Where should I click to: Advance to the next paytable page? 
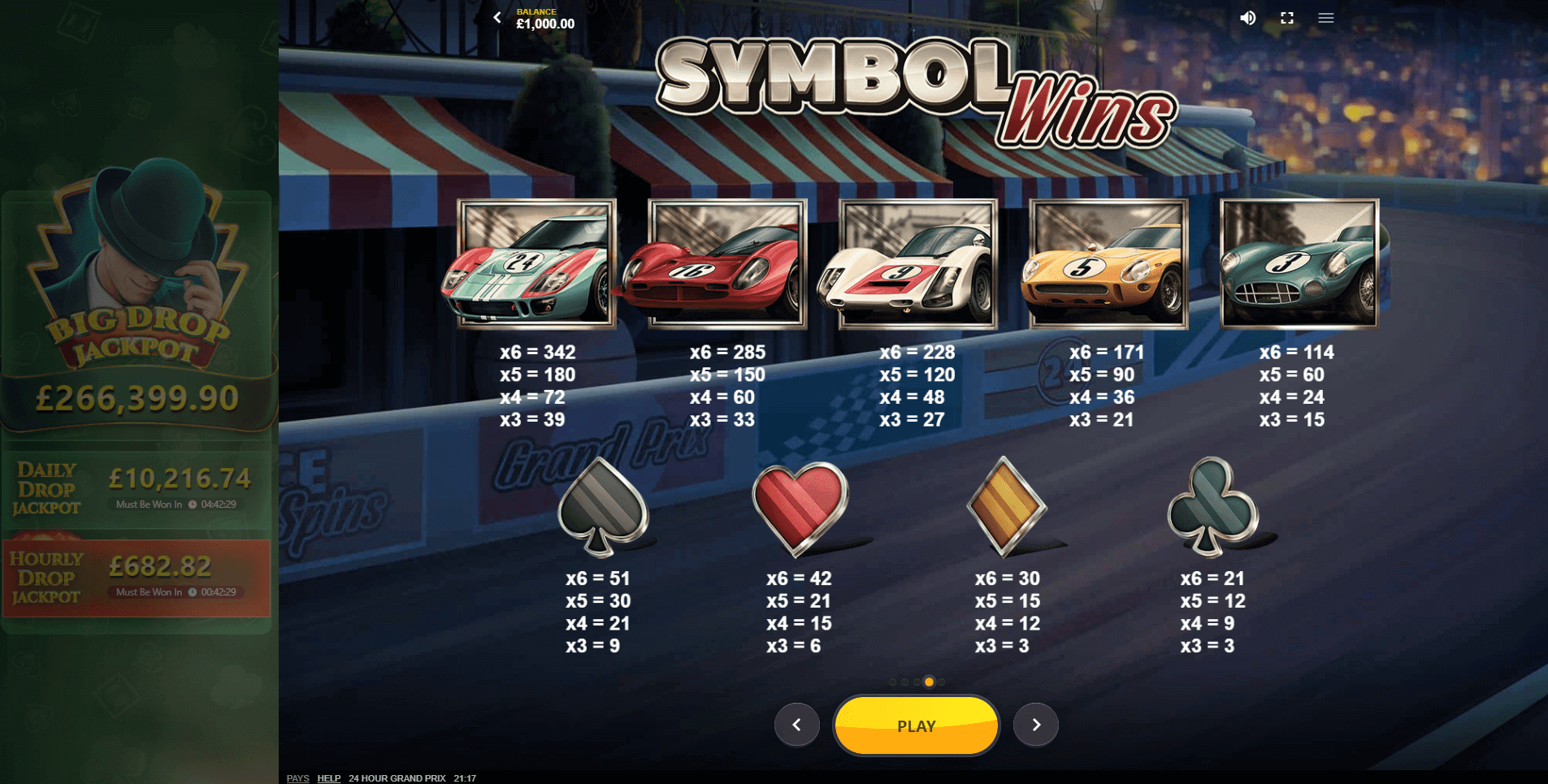[1035, 725]
